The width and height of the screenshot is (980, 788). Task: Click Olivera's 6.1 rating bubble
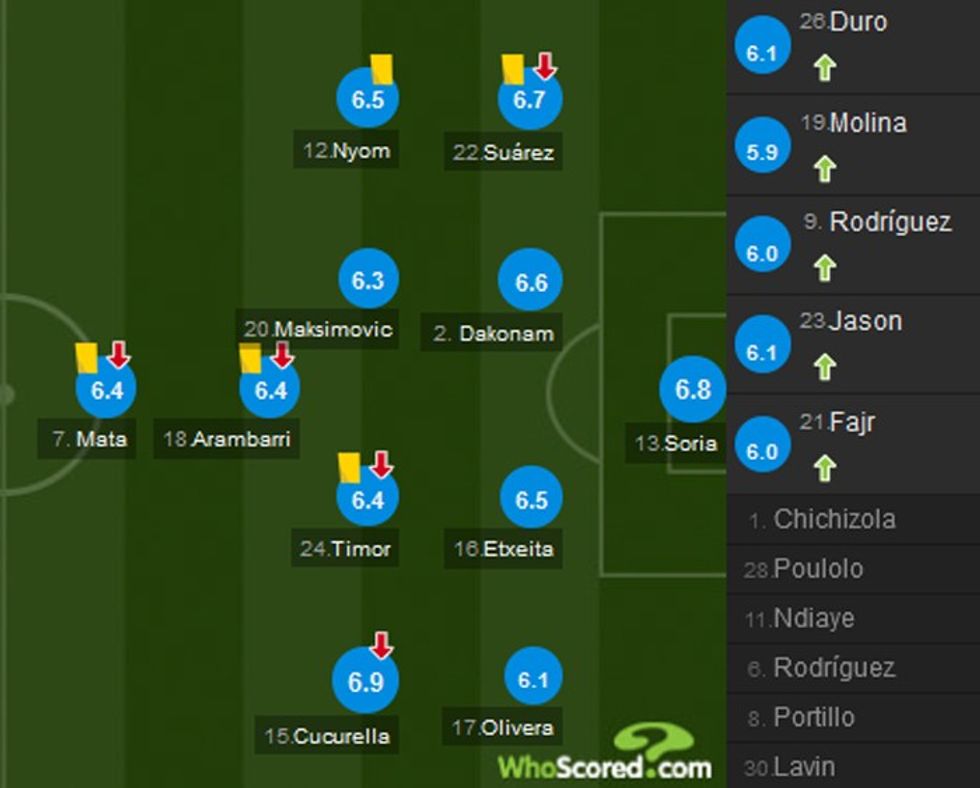pyautogui.click(x=533, y=680)
